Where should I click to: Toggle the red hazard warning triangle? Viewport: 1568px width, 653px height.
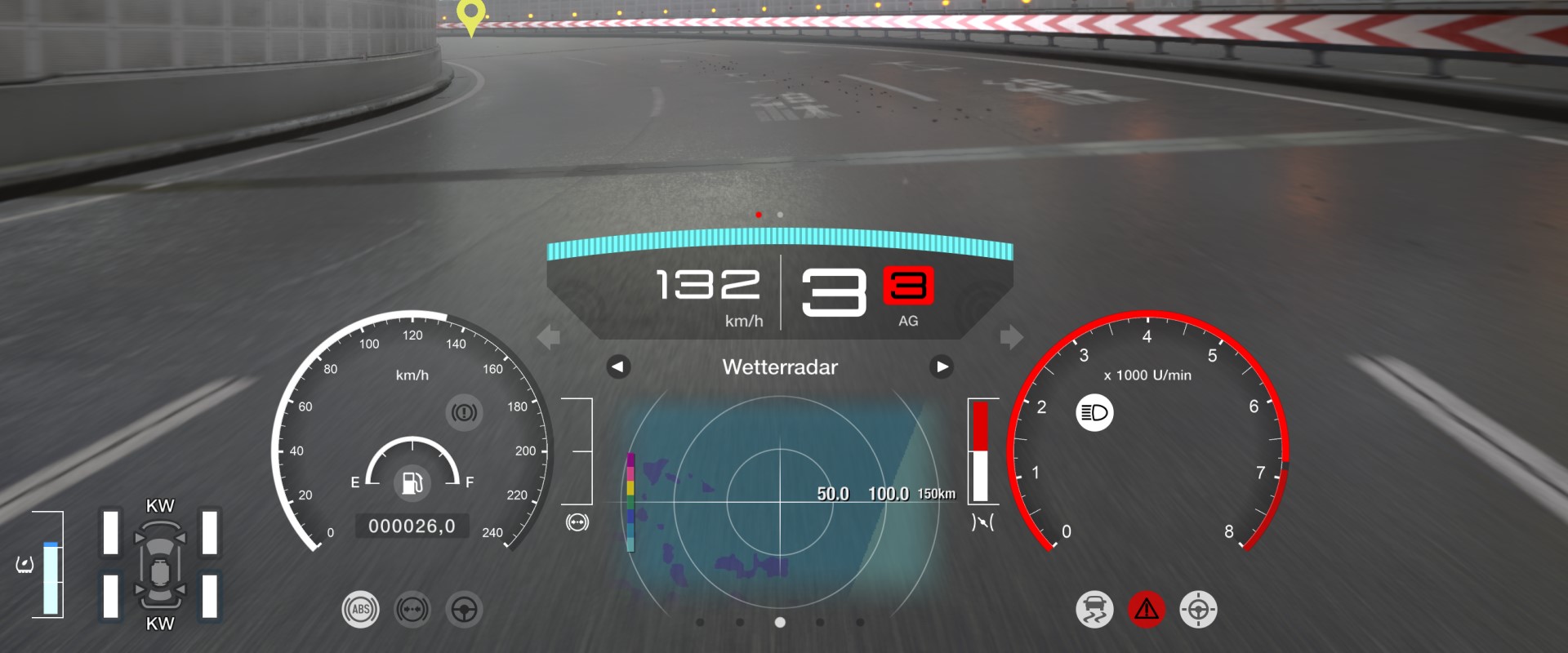pos(1147,610)
